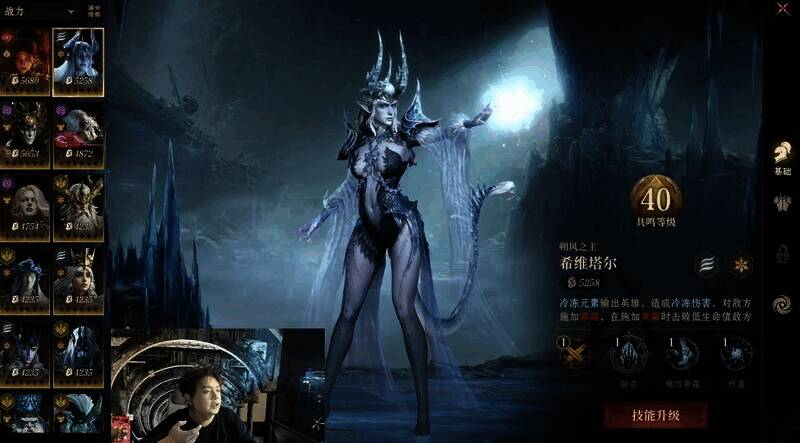Close the hero screen with the X
This screenshot has height=443, width=800.
[780, 13]
